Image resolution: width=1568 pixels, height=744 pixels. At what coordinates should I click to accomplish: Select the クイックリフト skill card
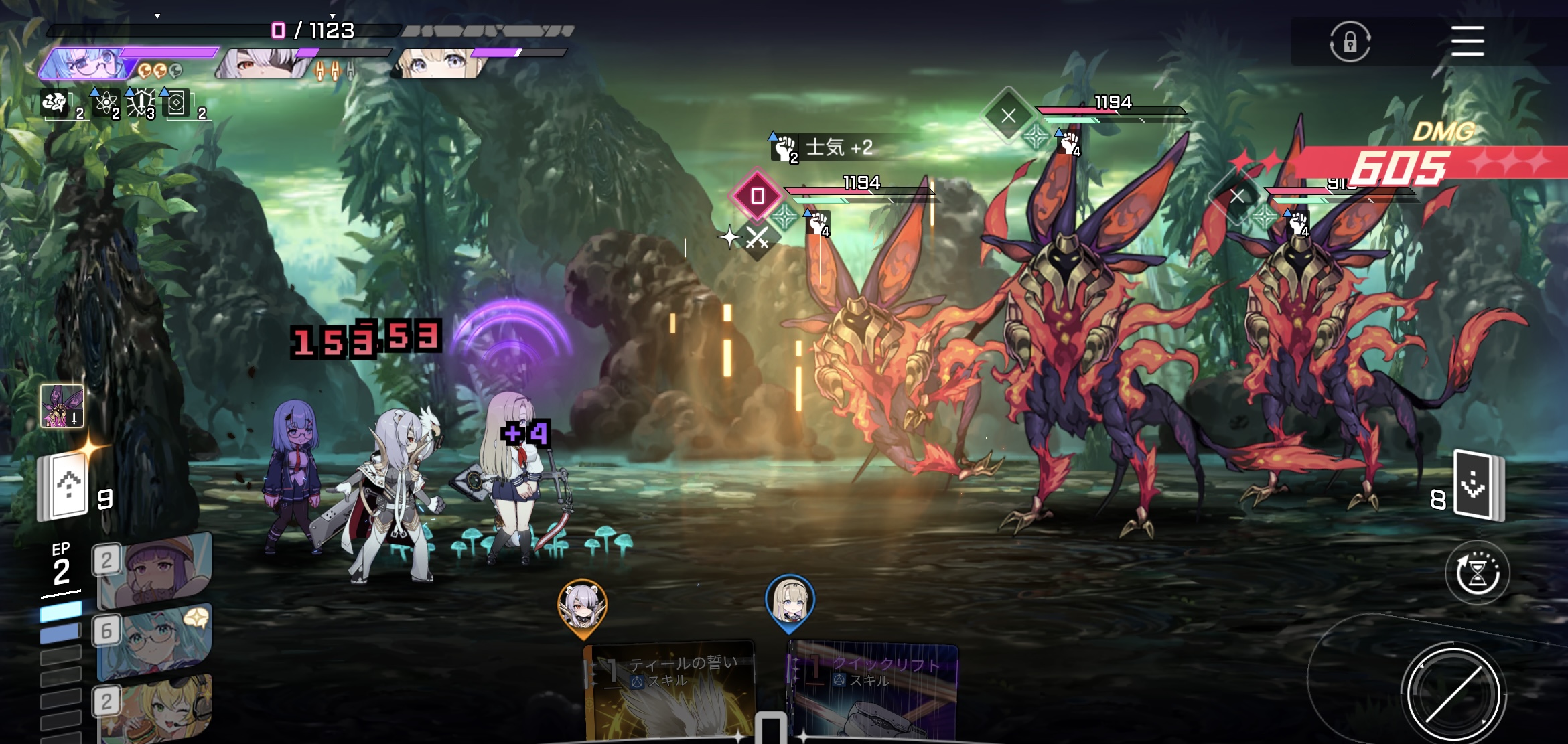[873, 690]
